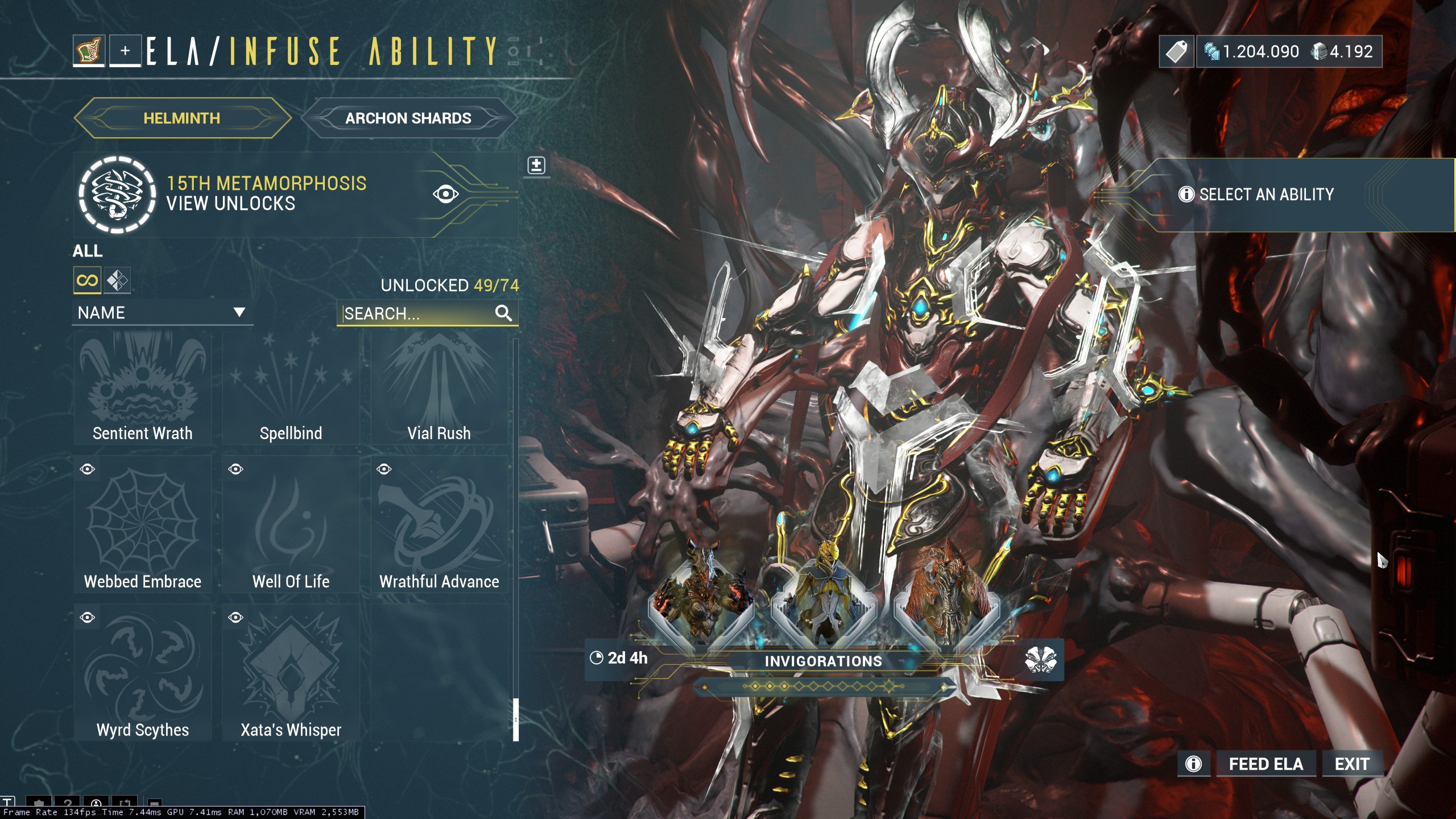Activate the infinity filter icon
Viewport: 1456px width, 819px height.
87,280
